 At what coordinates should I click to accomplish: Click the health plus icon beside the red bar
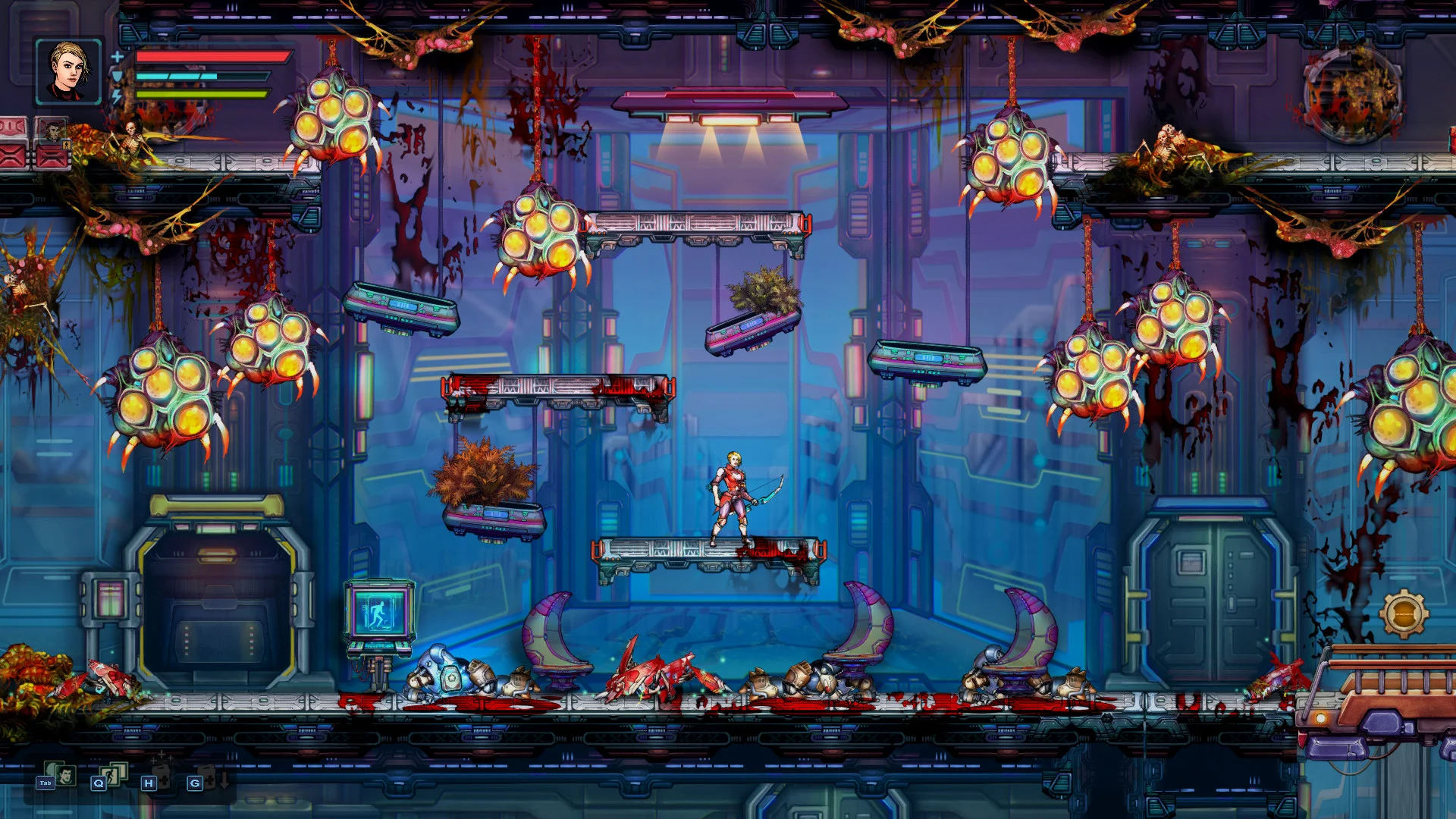[117, 58]
